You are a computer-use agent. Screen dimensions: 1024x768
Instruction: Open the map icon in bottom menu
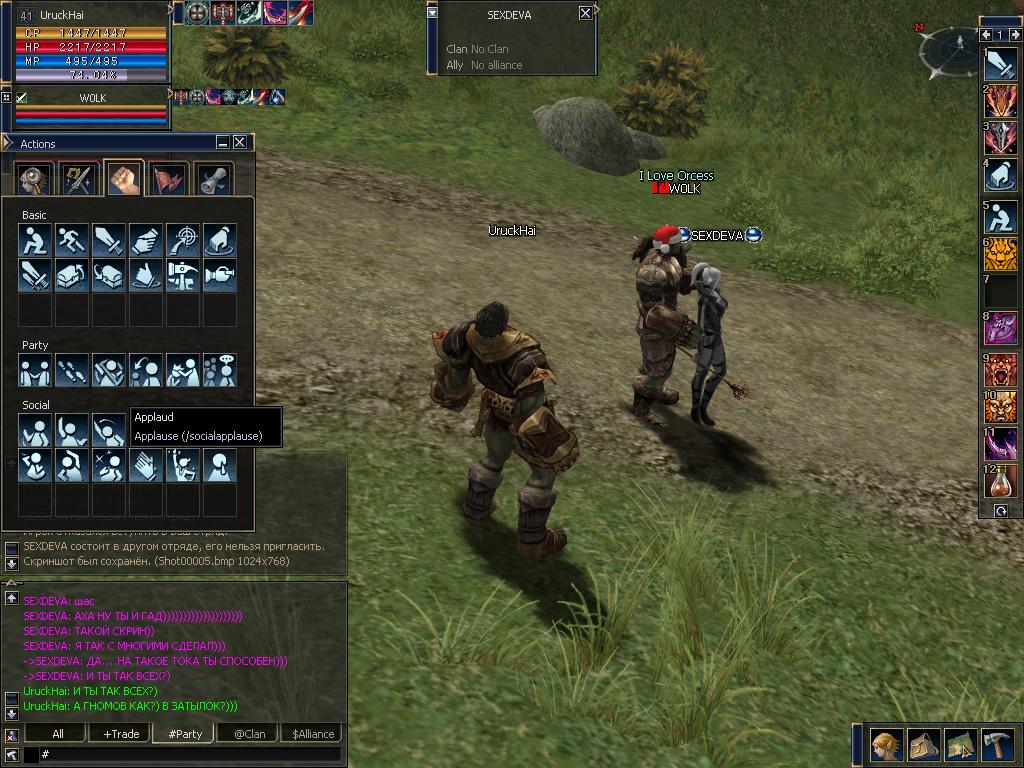pyautogui.click(x=960, y=743)
